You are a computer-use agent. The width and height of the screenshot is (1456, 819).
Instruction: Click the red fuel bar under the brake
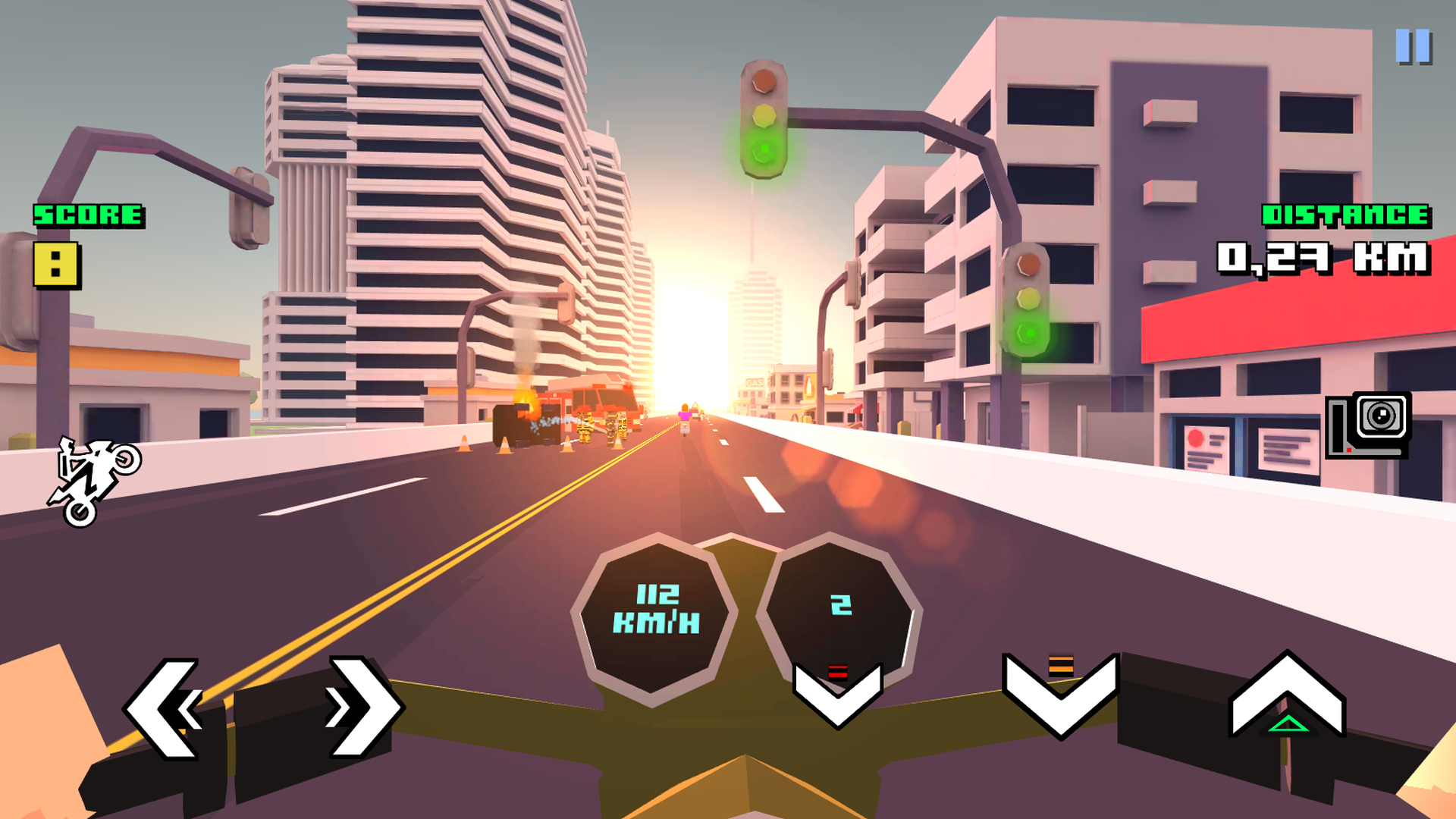pos(836,670)
